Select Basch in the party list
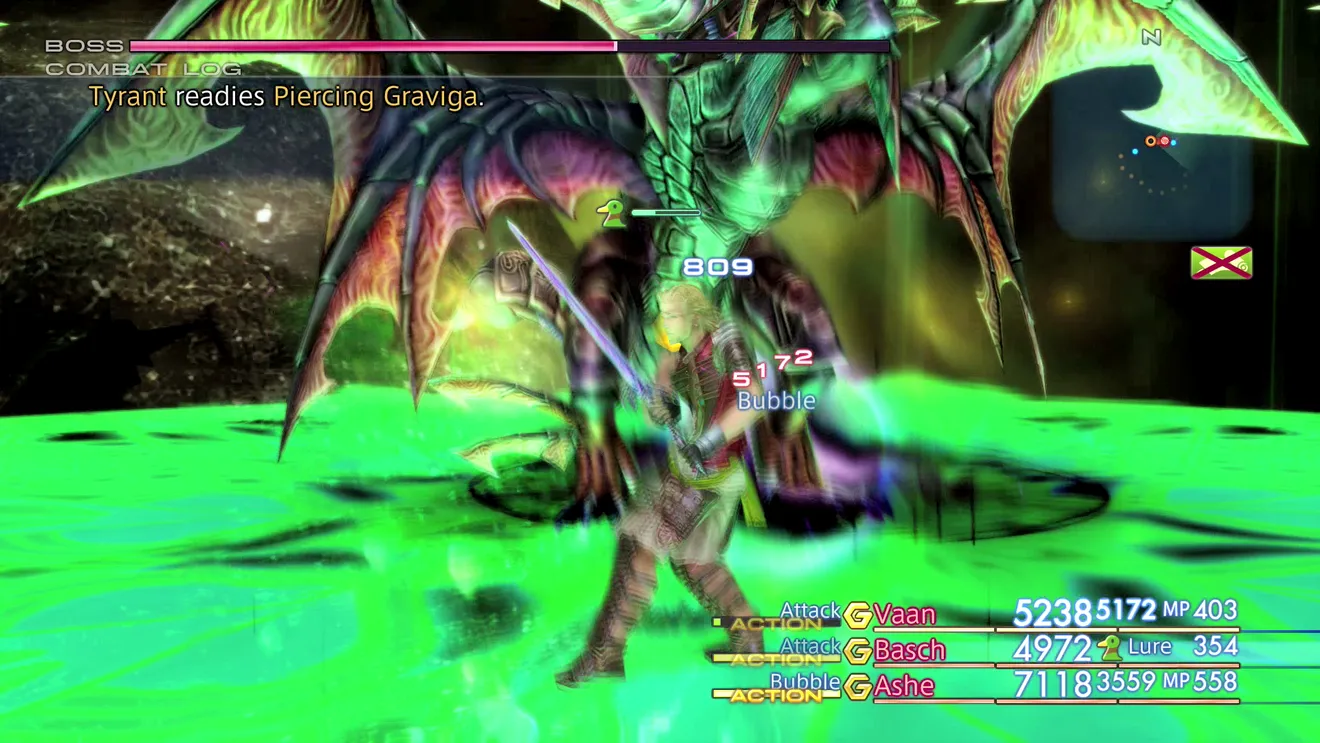Viewport: 1320px width, 743px height. 909,650
